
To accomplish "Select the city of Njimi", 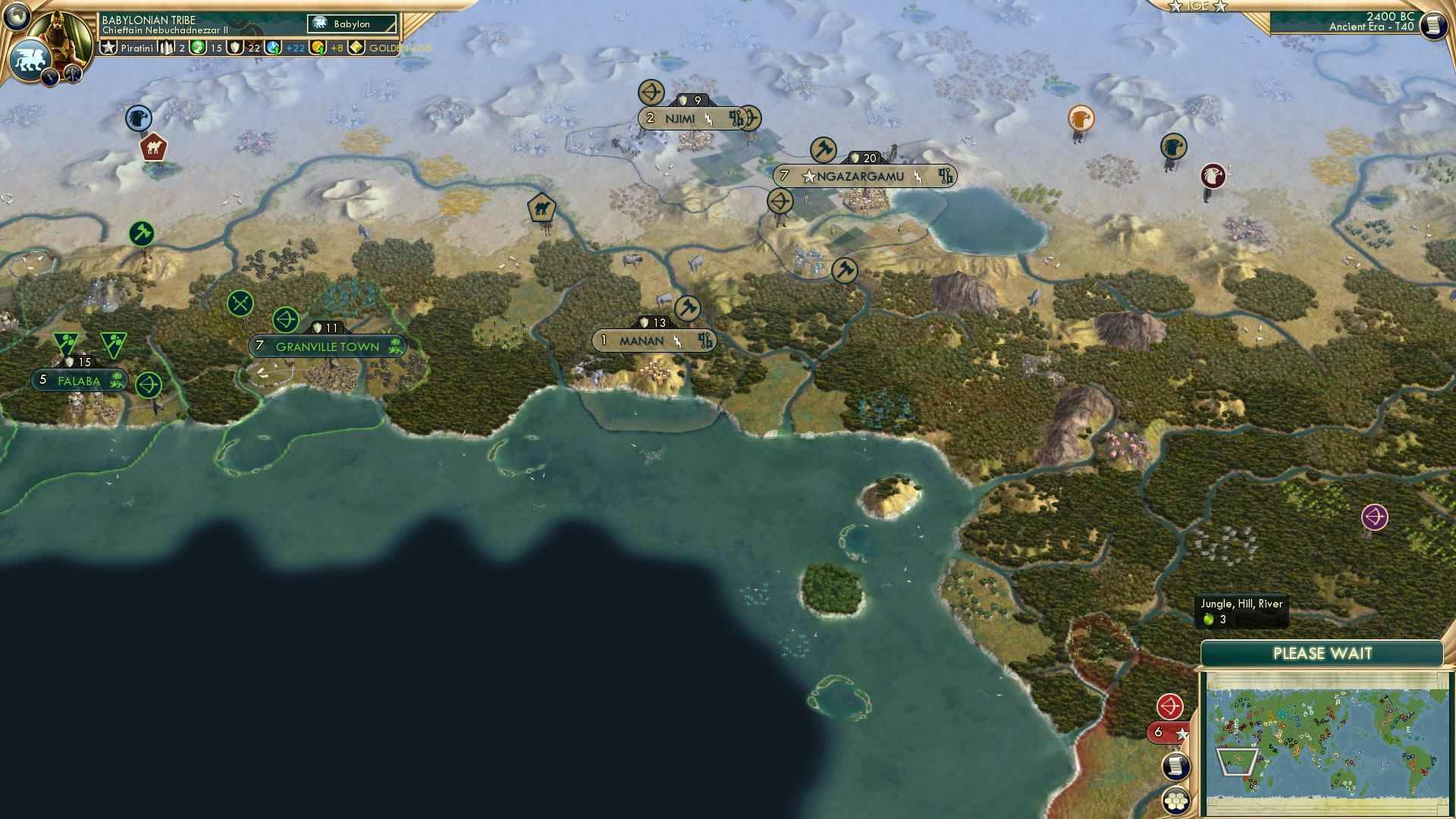I will point(680,118).
